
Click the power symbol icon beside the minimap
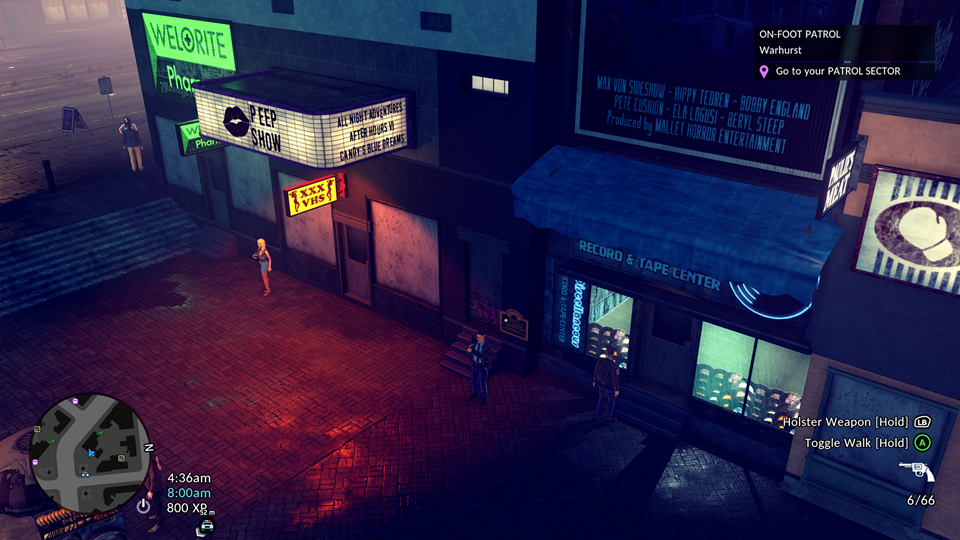(143, 506)
